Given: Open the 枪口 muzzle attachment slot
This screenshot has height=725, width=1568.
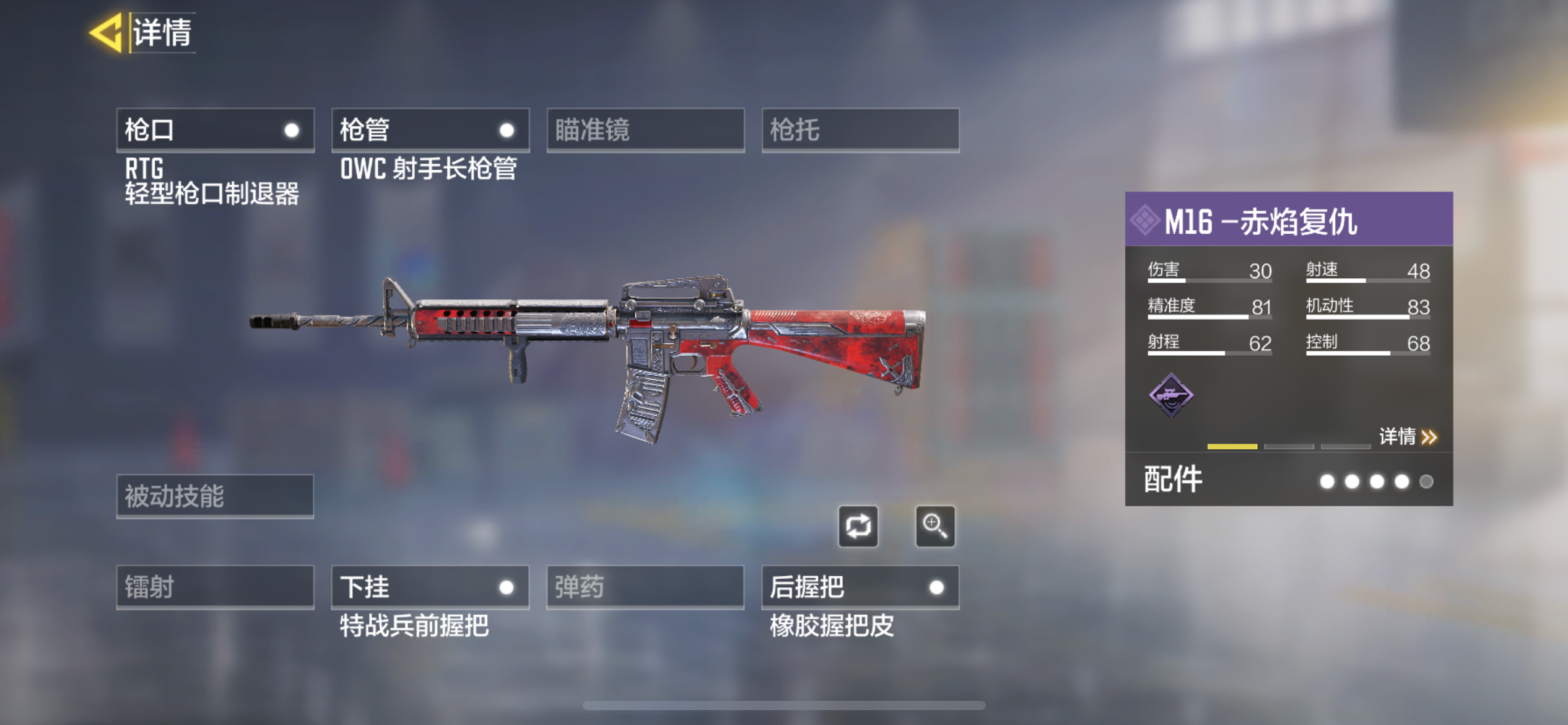Looking at the screenshot, I should coord(215,130).
